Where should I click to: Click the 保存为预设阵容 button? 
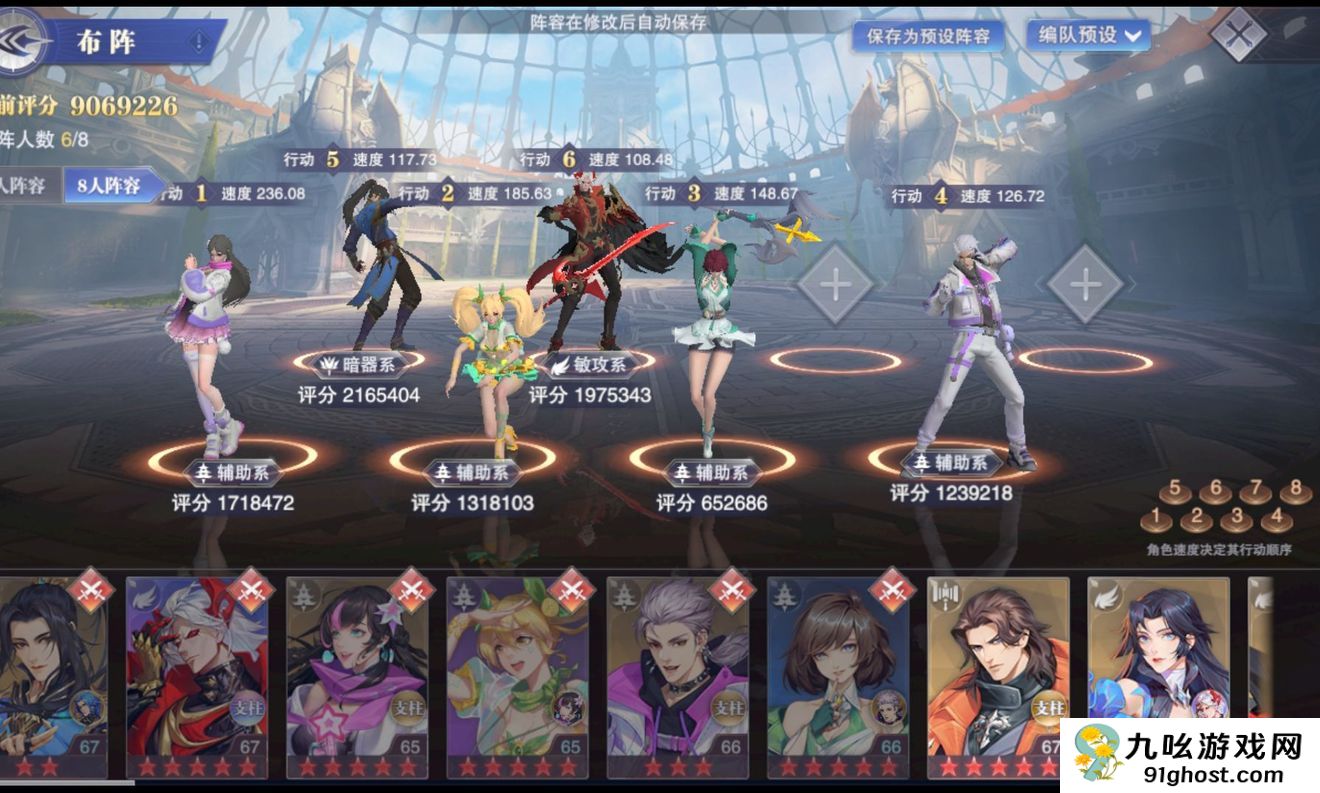(x=929, y=36)
